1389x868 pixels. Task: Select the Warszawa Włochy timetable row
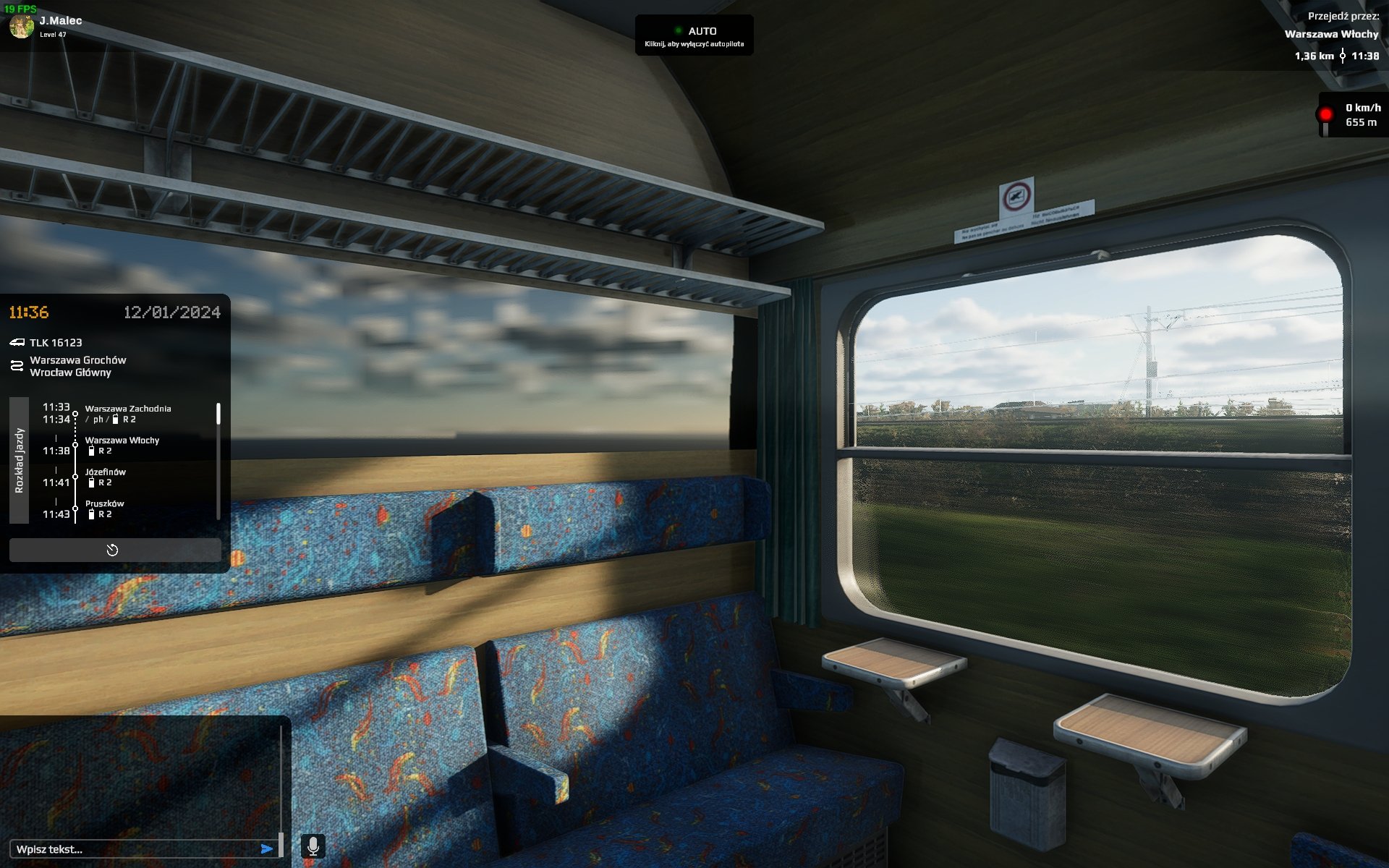[x=122, y=446]
